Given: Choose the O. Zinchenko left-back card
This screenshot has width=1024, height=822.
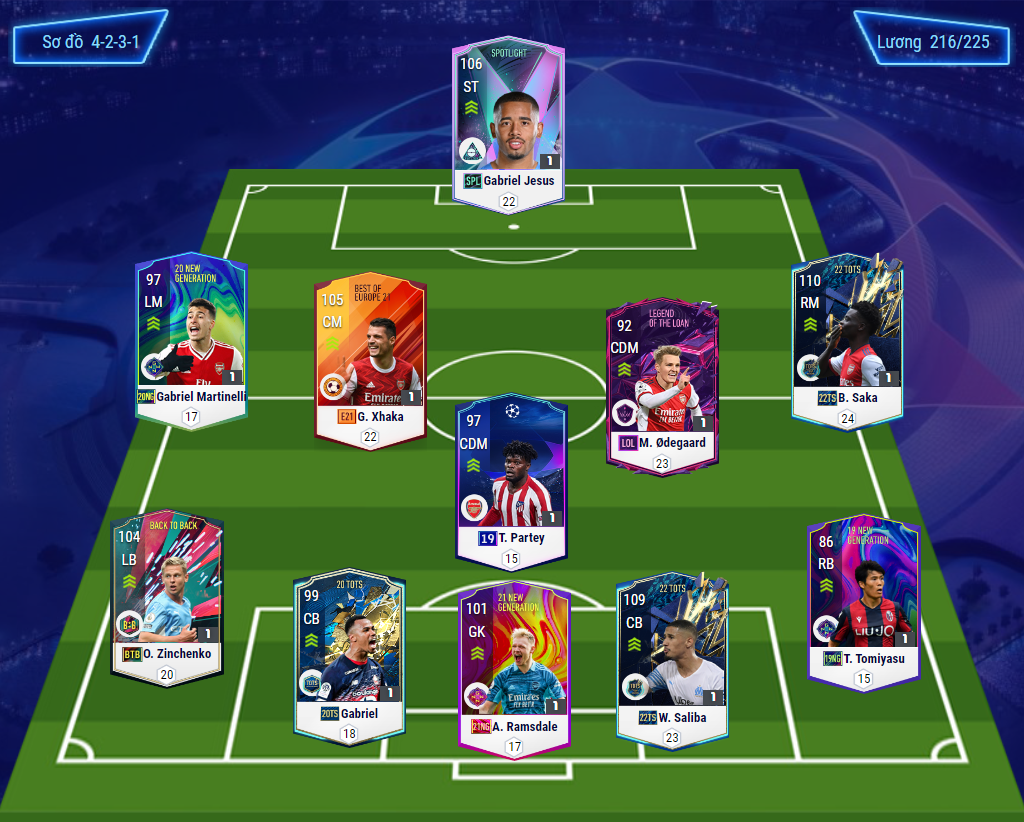Looking at the screenshot, I should (x=166, y=594).
